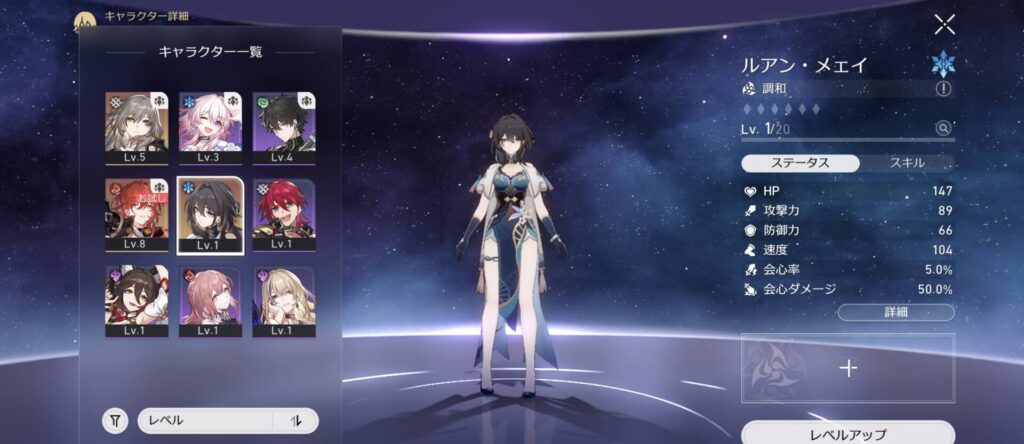
Task: Open the 詳細 stats details
Action: (x=895, y=313)
